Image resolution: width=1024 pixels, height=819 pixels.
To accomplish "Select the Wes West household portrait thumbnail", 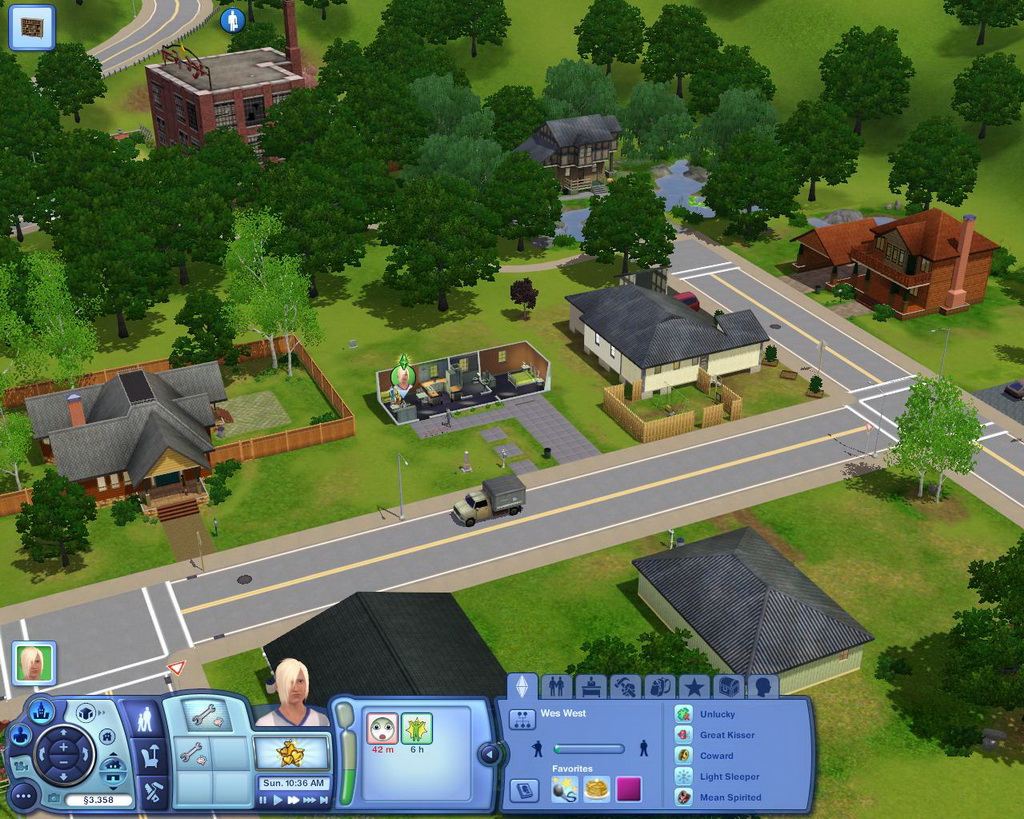I will pos(33,662).
